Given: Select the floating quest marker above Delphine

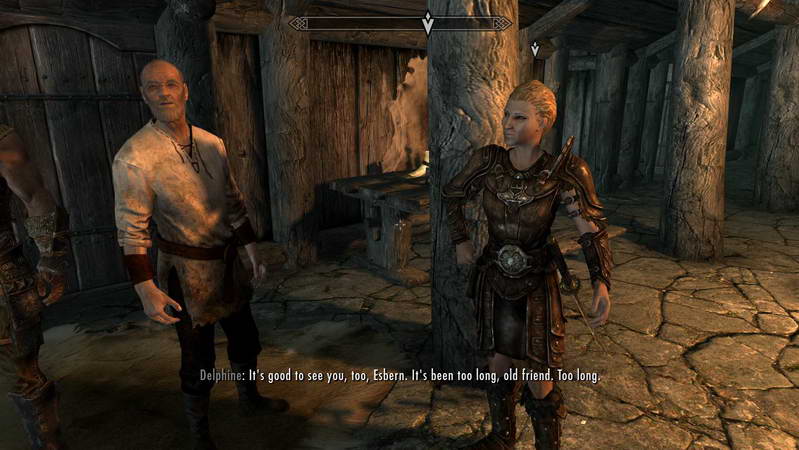Looking at the screenshot, I should 535,49.
